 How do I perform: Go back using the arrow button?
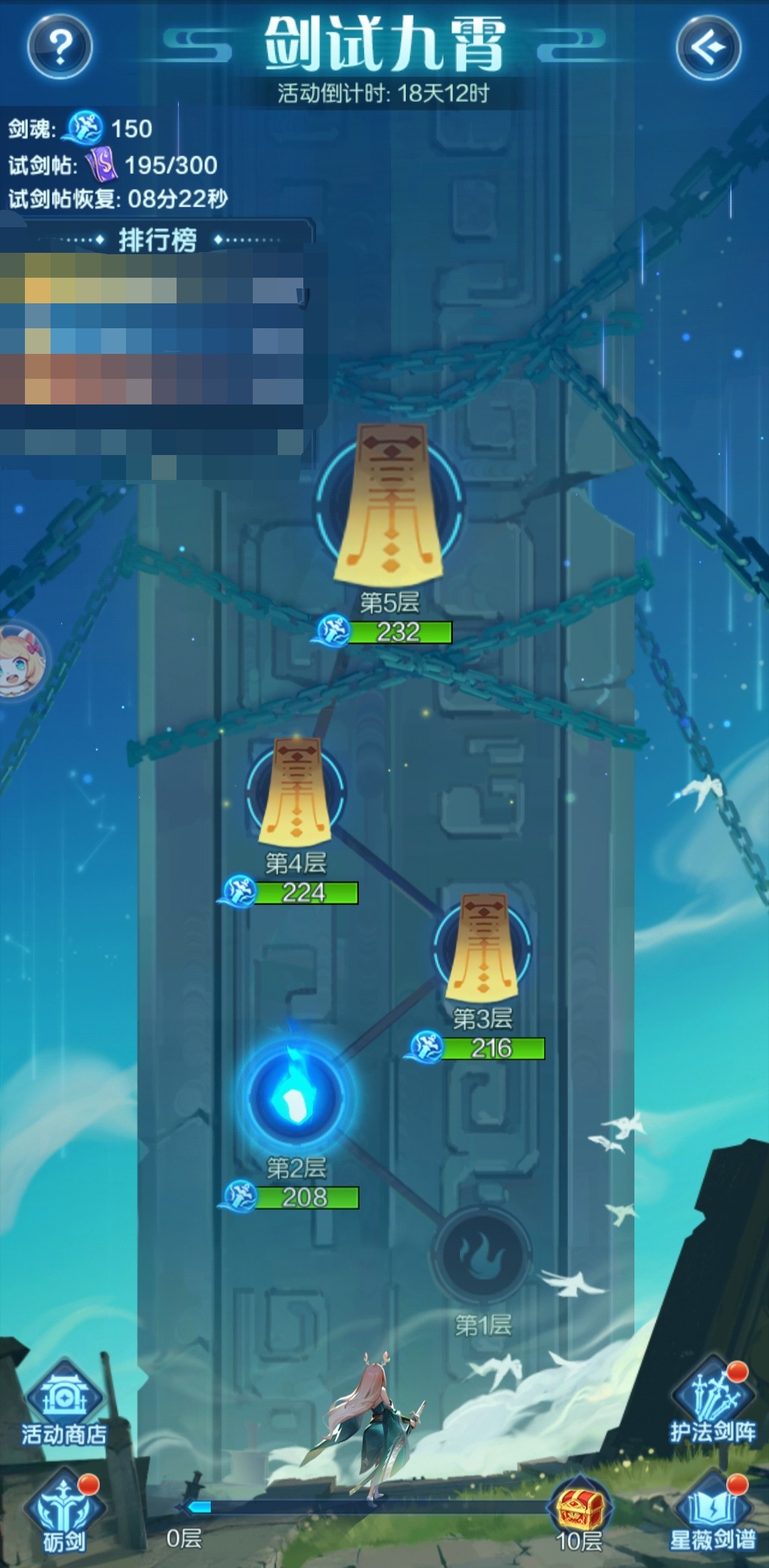tap(708, 47)
